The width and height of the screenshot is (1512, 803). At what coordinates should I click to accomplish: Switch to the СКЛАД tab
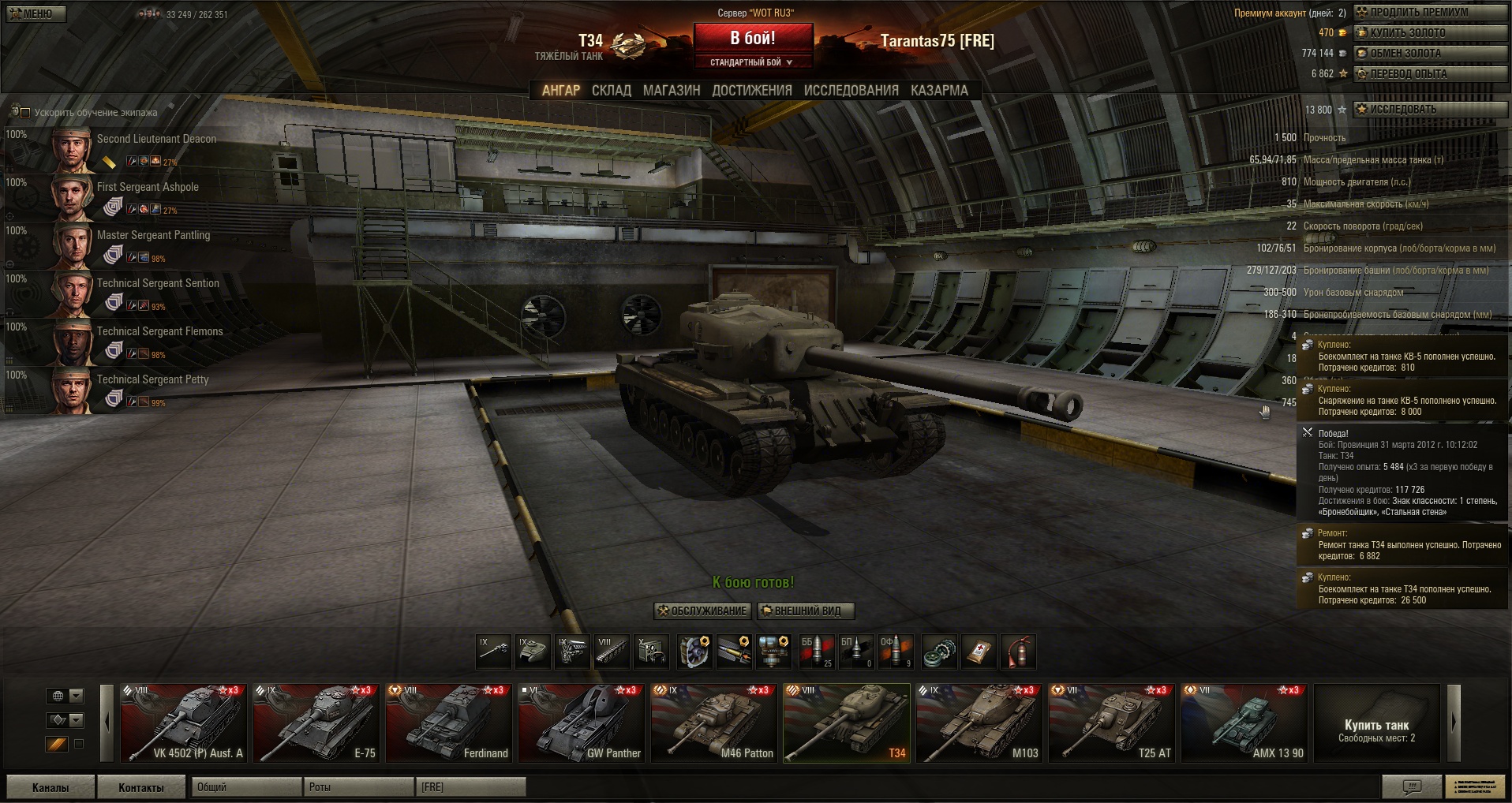coord(612,91)
